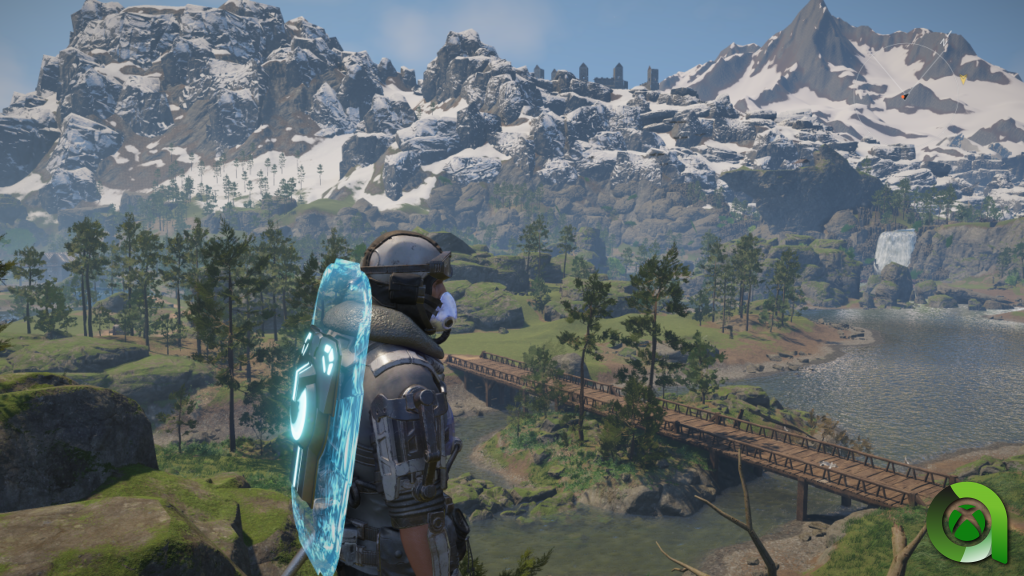
Task: Click the orange player arrow on the compass
Action: click(903, 97)
